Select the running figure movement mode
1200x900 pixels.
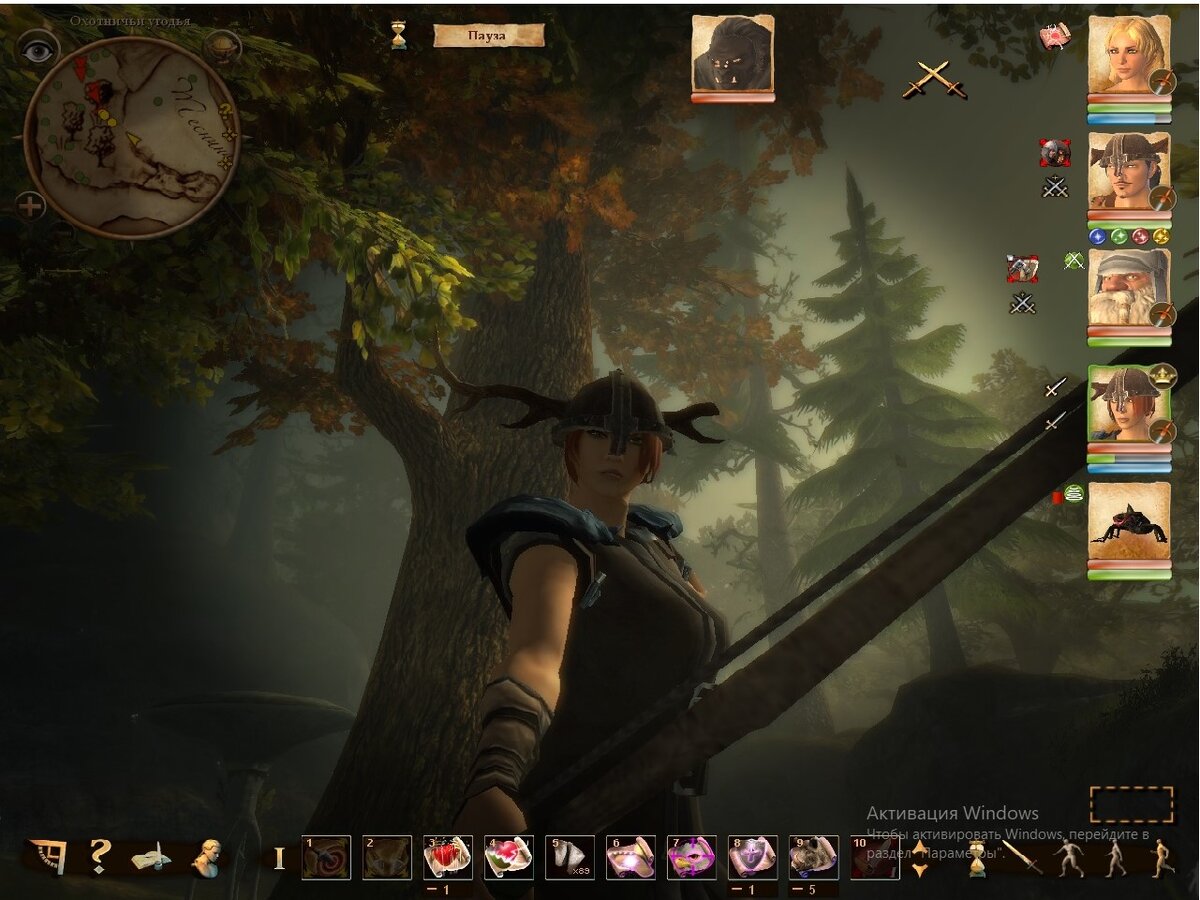click(x=1162, y=858)
